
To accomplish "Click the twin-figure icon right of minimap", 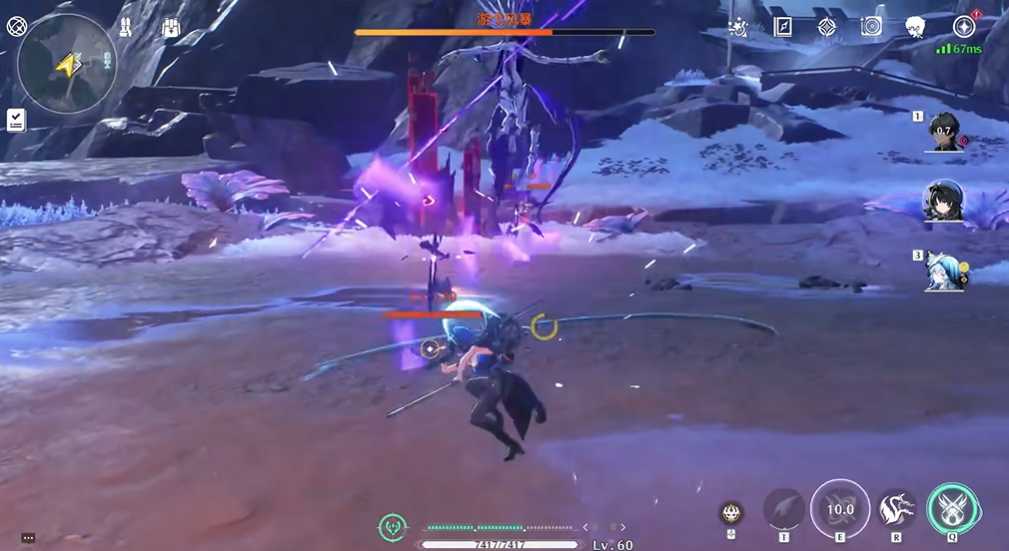I will [x=126, y=28].
